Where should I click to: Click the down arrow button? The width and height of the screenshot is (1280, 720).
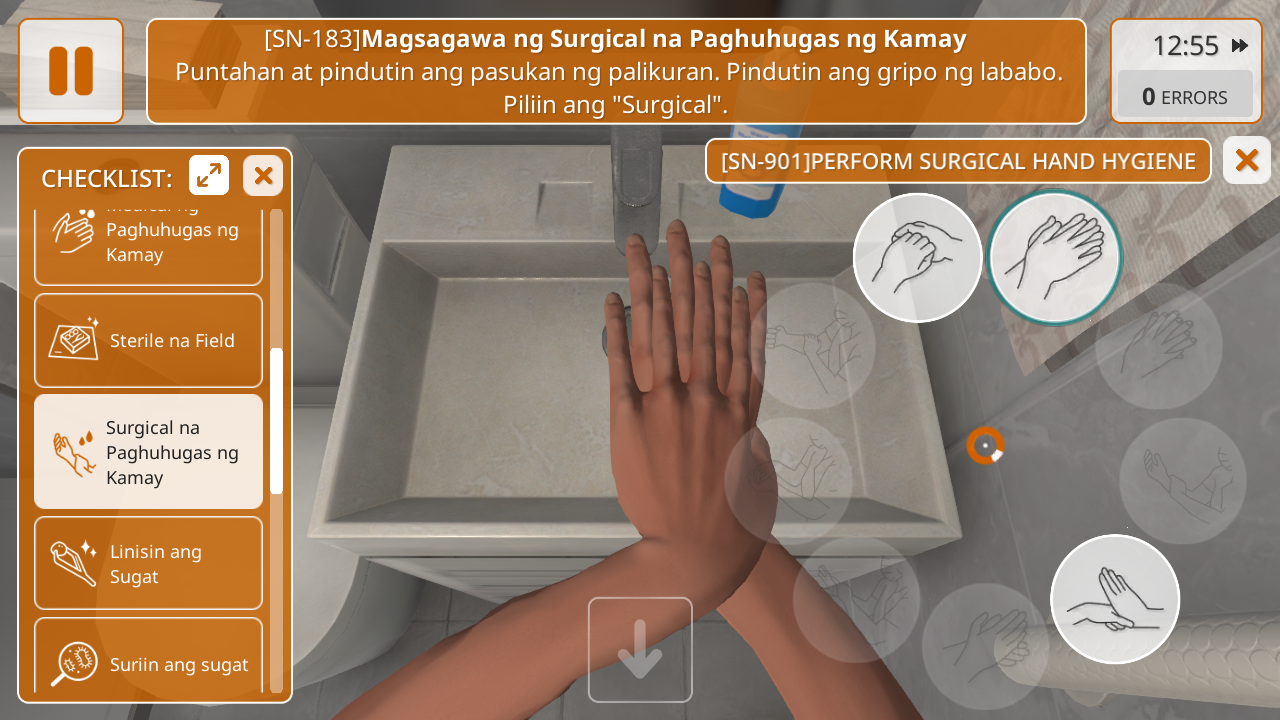640,650
